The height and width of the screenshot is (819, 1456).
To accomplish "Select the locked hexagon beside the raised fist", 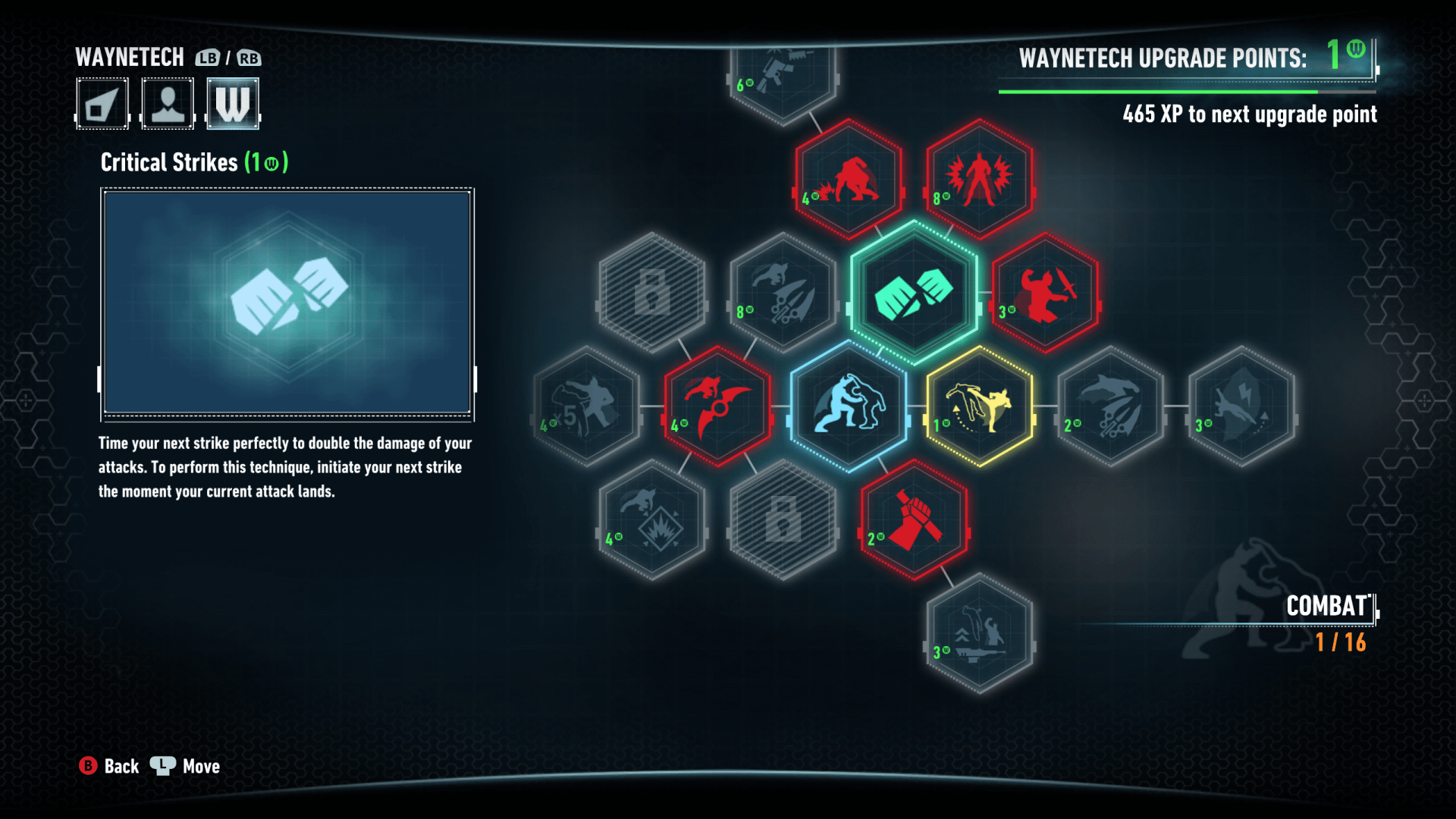I will click(x=783, y=520).
